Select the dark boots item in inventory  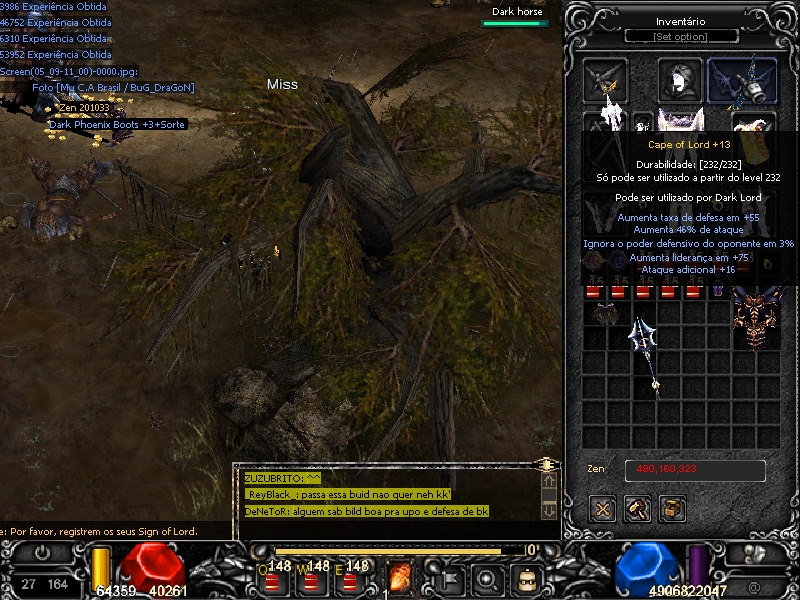click(603, 314)
